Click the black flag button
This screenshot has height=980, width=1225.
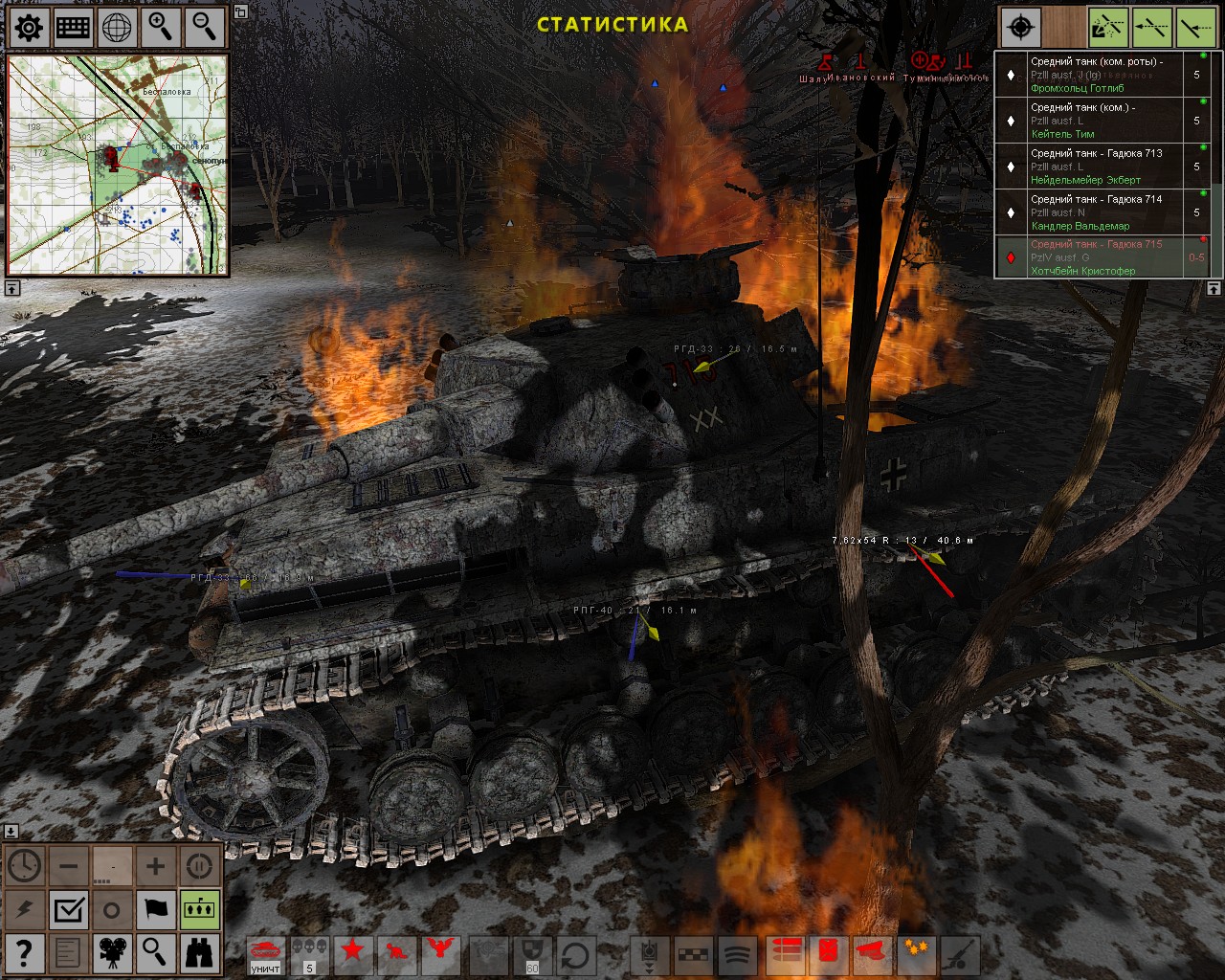(155, 910)
